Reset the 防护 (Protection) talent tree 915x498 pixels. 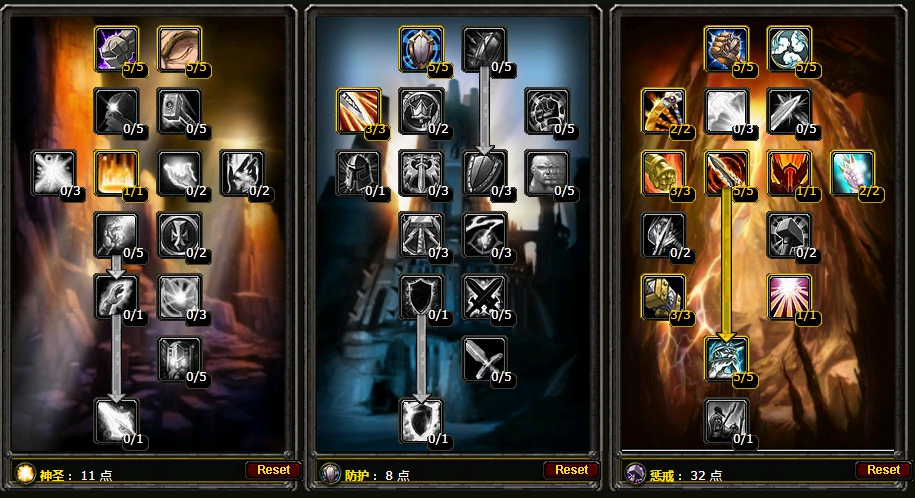tap(571, 470)
